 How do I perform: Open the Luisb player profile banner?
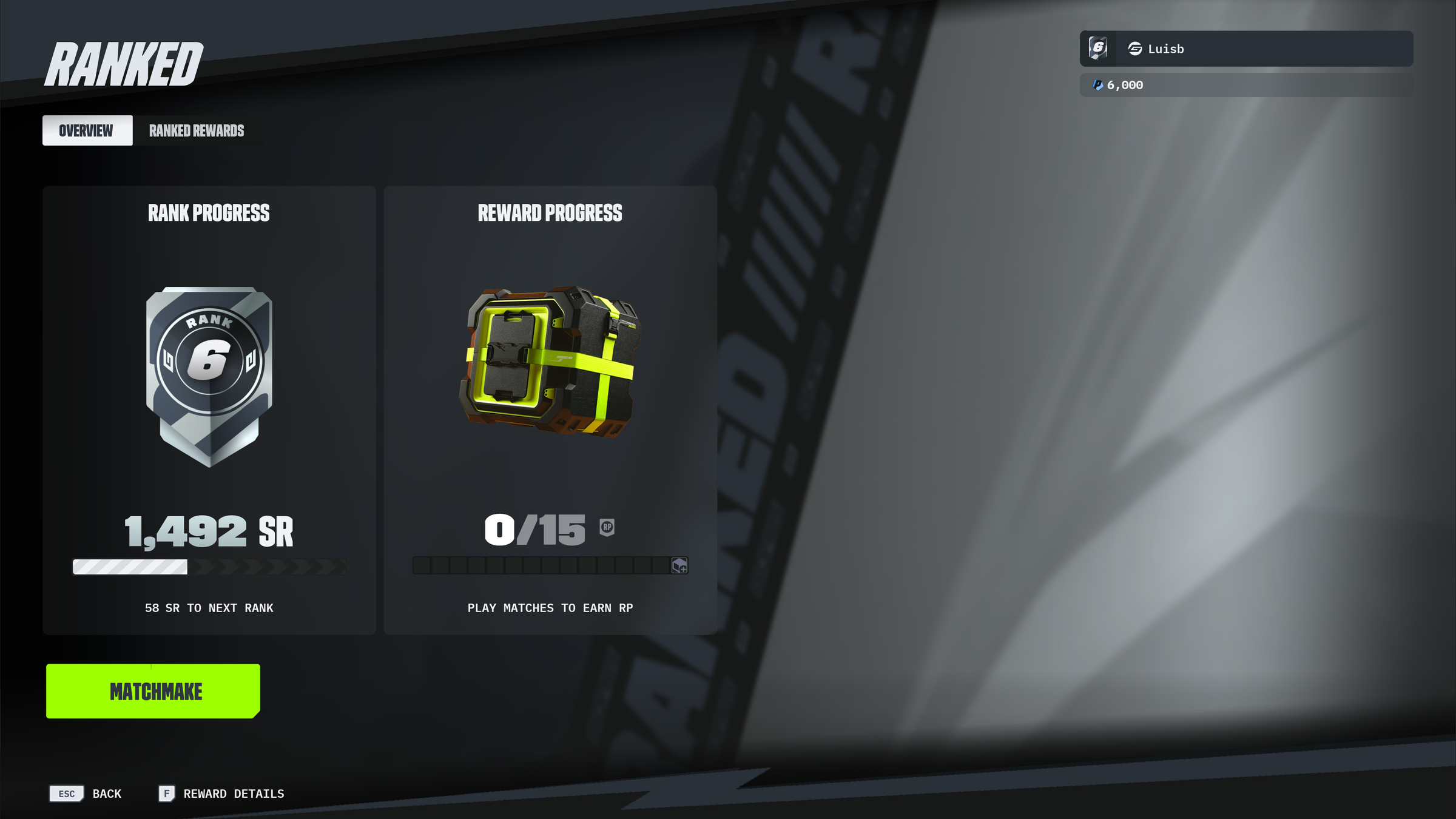(1246, 49)
